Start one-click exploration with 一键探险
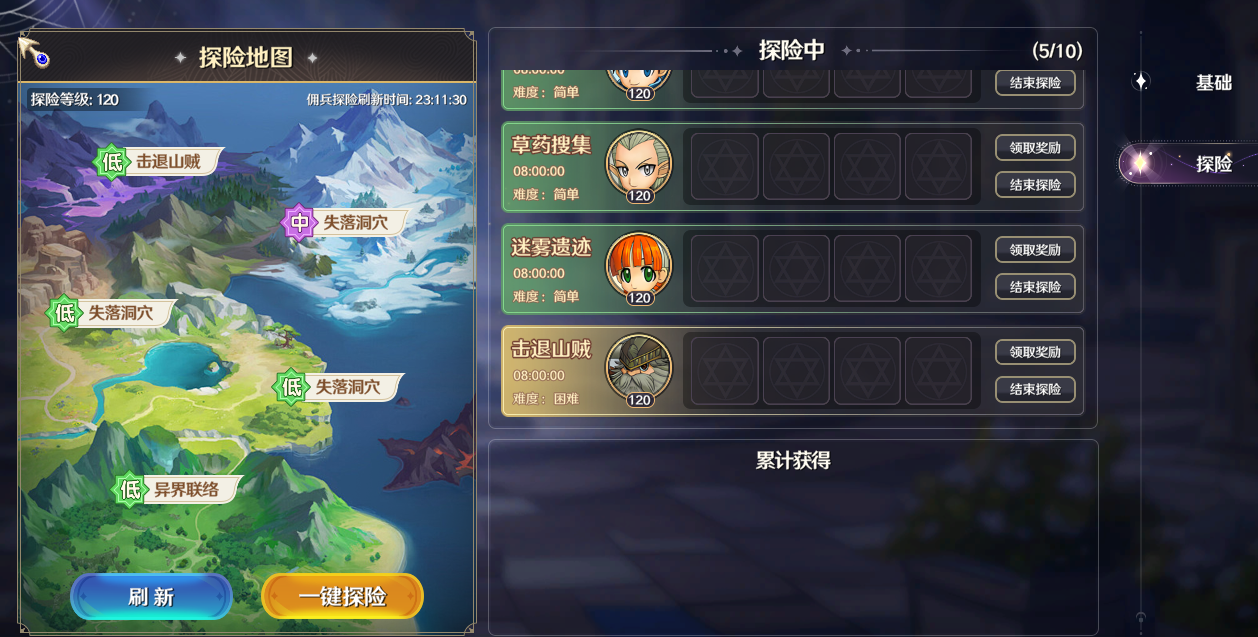The height and width of the screenshot is (637, 1258). (342, 597)
